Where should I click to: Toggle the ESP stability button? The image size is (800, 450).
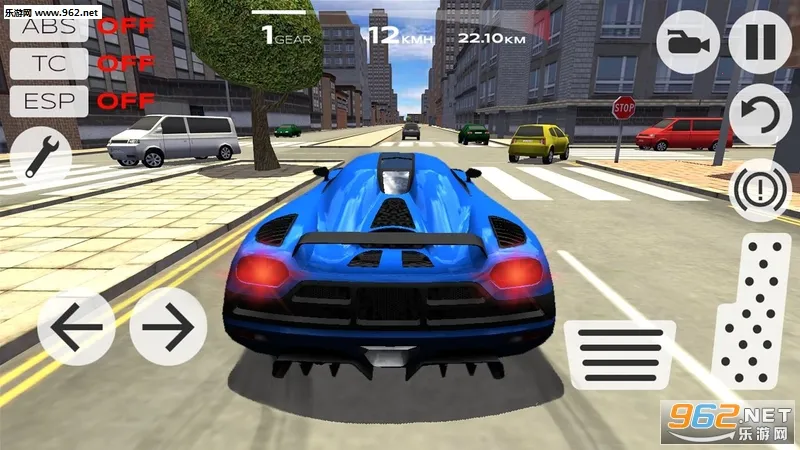pyautogui.click(x=49, y=100)
